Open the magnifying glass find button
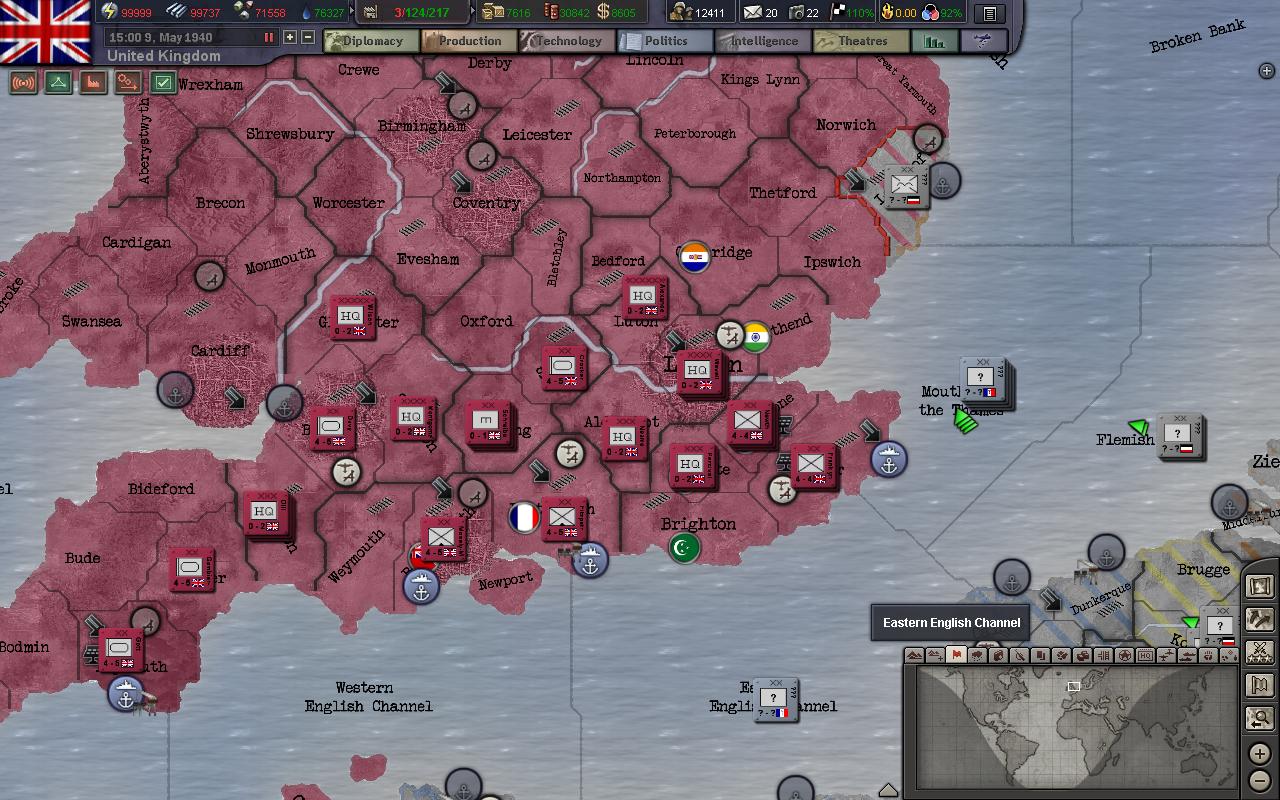The image size is (1280, 800). [1259, 717]
